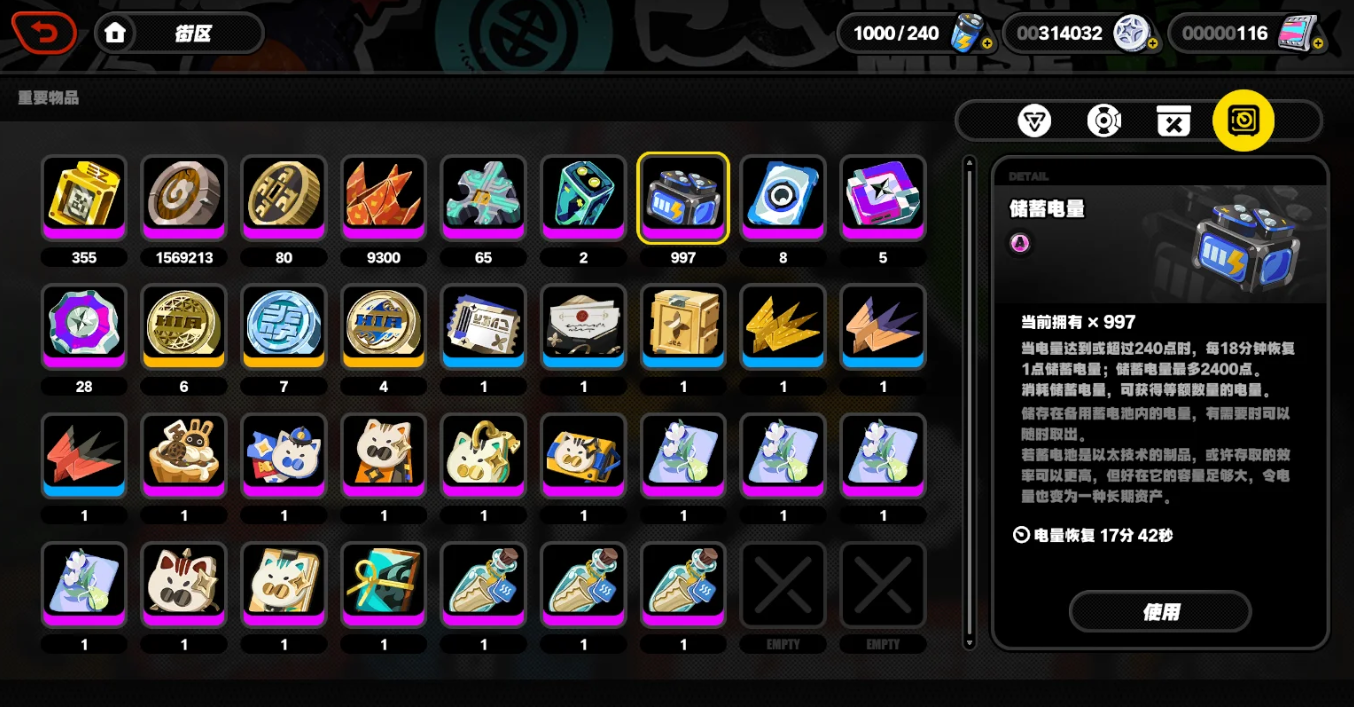Pick the blue card item with 8
This screenshot has width=1354, height=707.
pyautogui.click(x=783, y=197)
